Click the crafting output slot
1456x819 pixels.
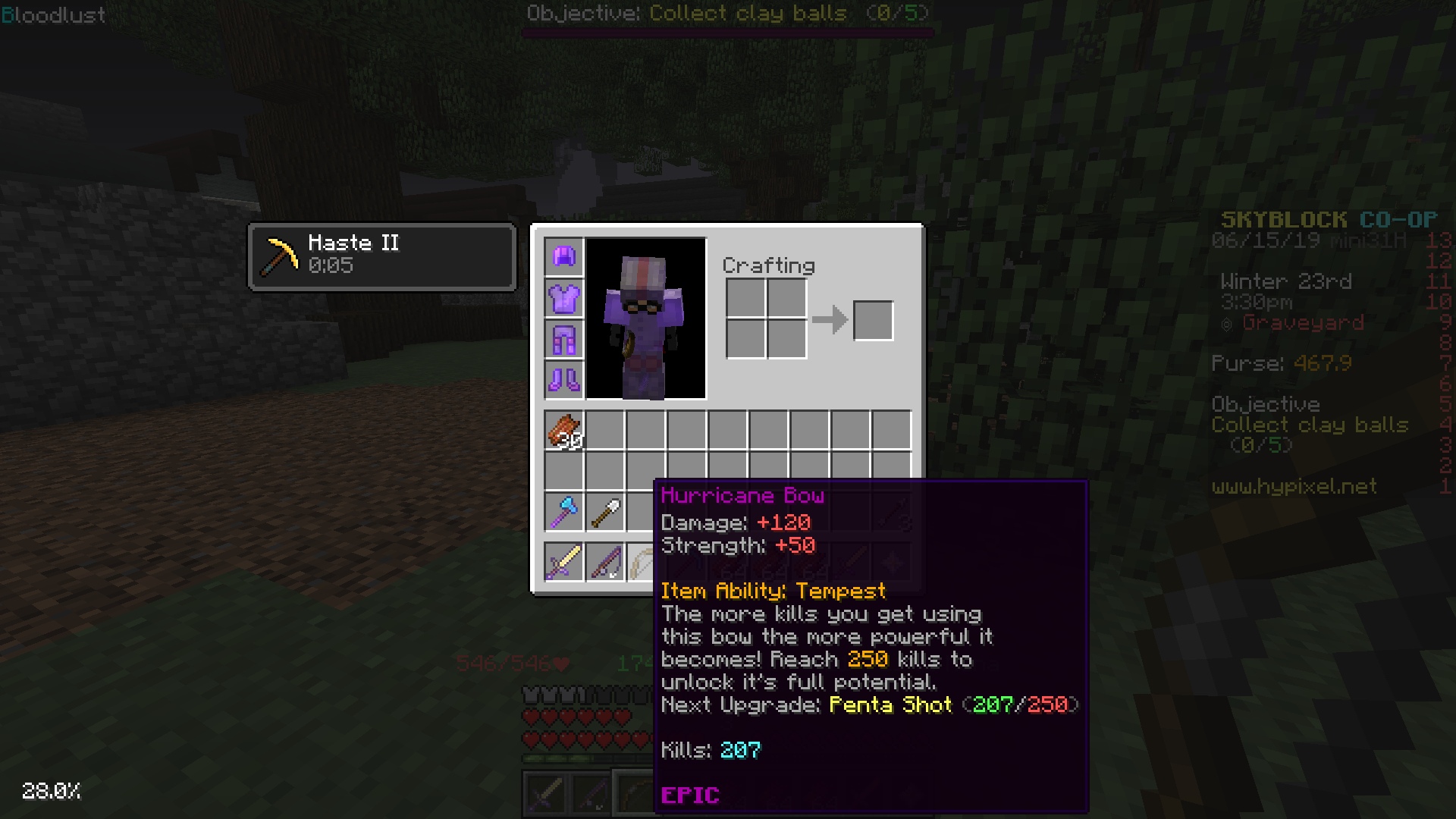[x=873, y=321]
